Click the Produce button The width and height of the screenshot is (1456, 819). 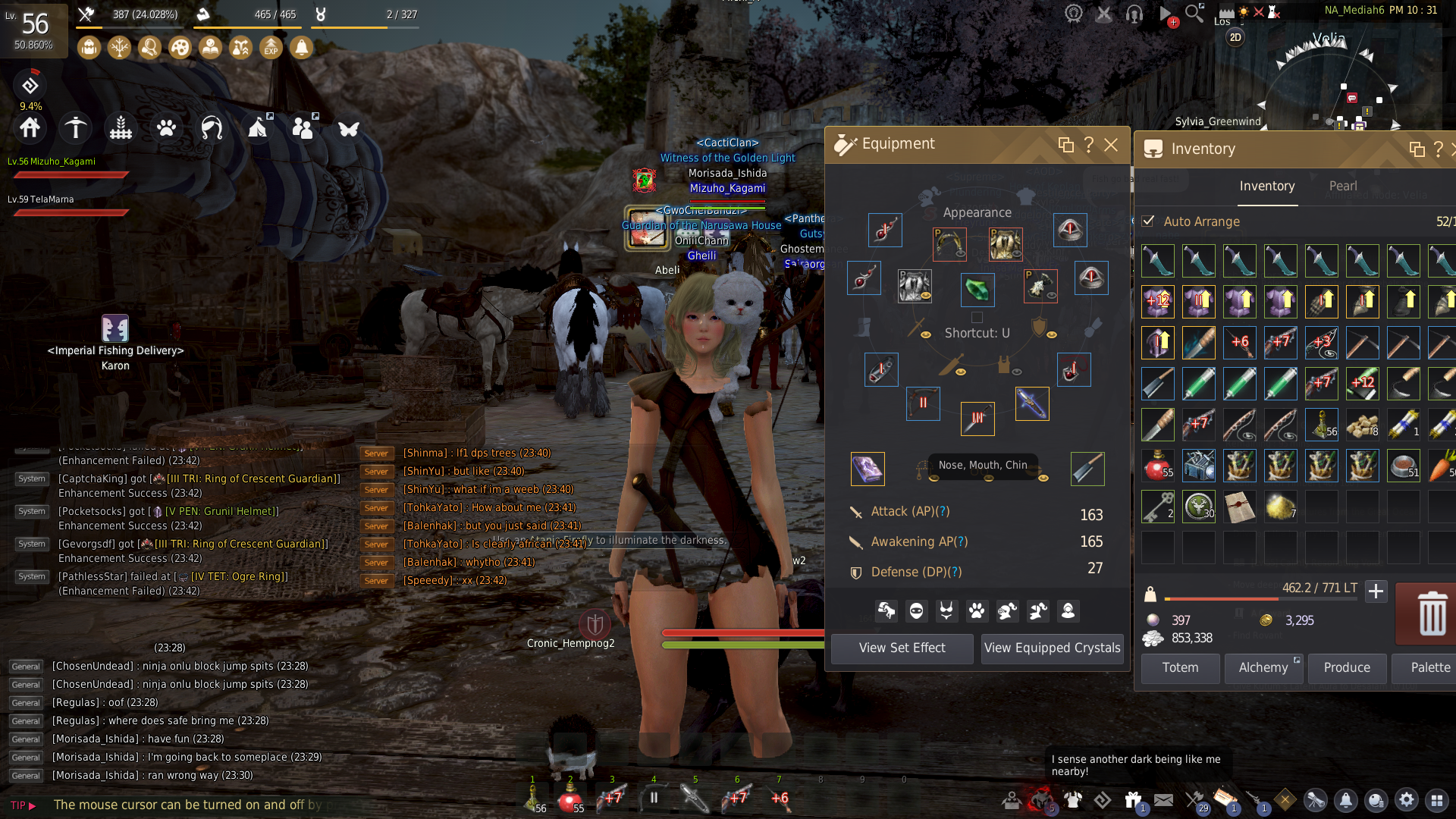[x=1346, y=668]
